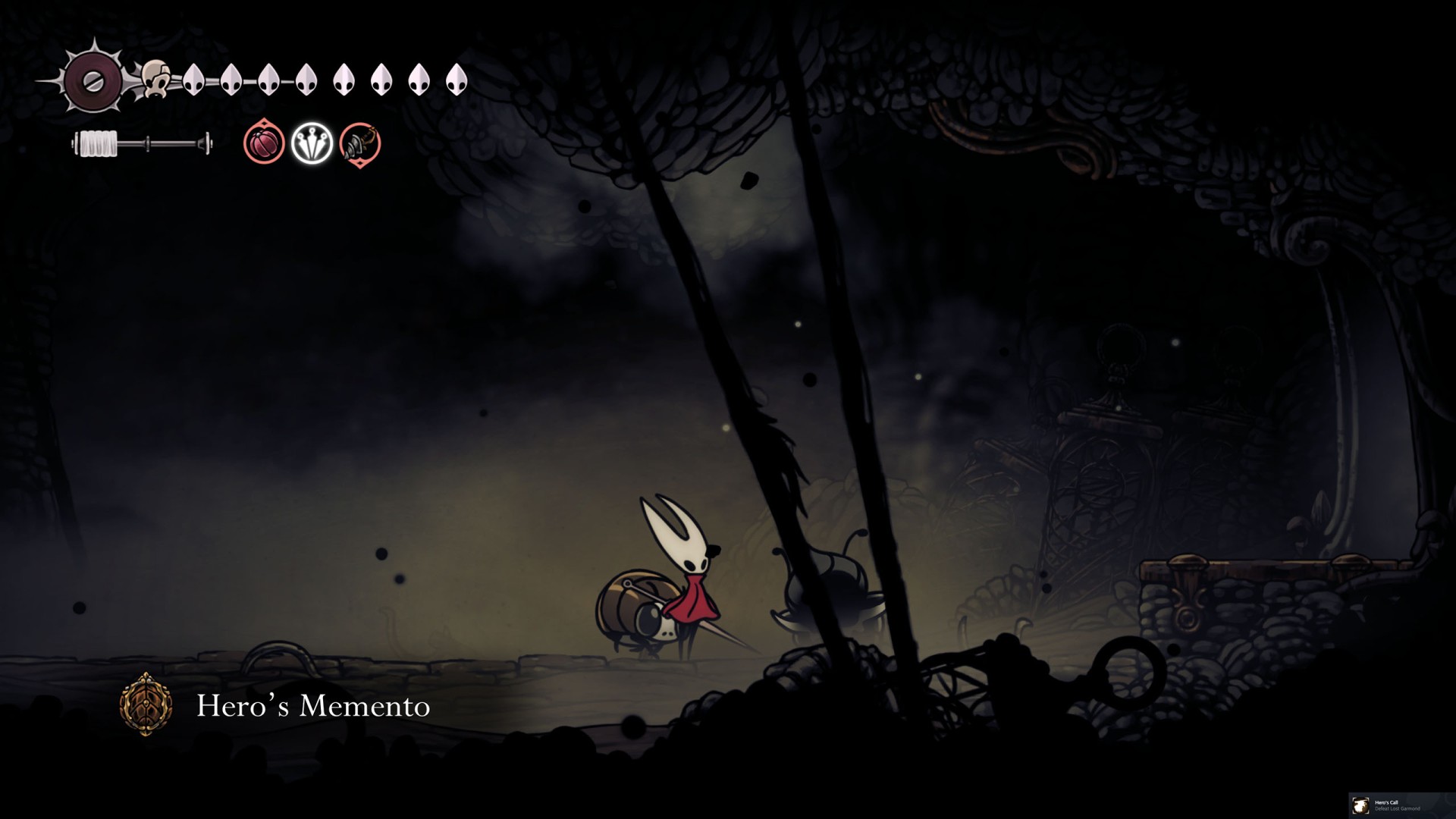Click the Hero's Memento pickup emblem
Screen dimensions: 1456x819
tap(146, 704)
